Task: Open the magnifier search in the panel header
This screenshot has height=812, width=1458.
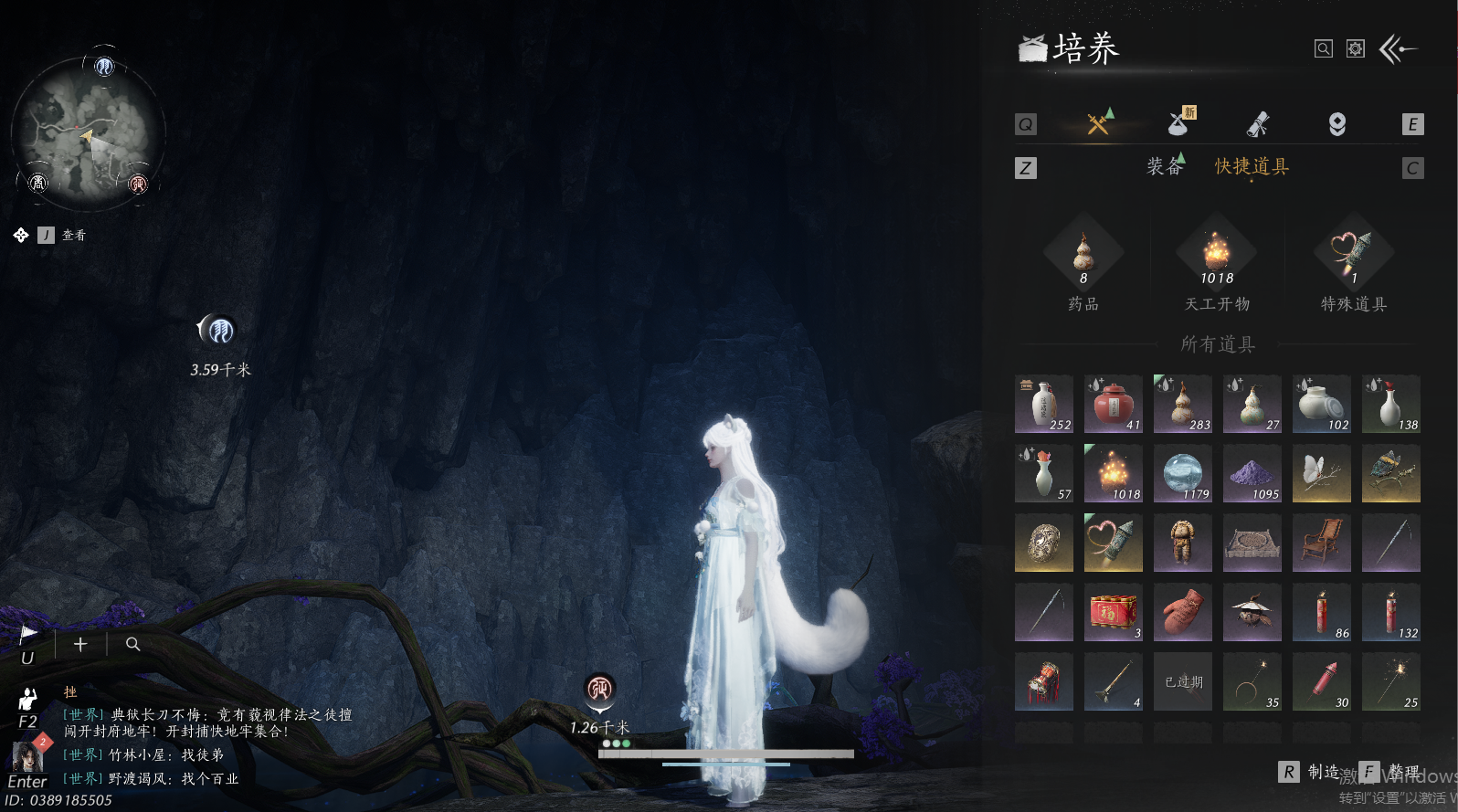Action: click(1323, 49)
